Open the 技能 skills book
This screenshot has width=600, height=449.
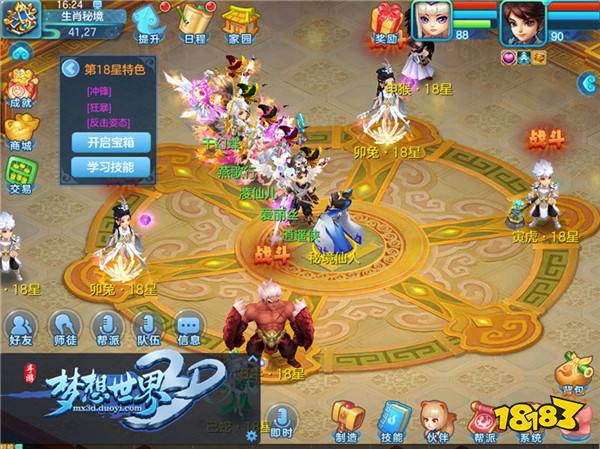tap(390, 420)
